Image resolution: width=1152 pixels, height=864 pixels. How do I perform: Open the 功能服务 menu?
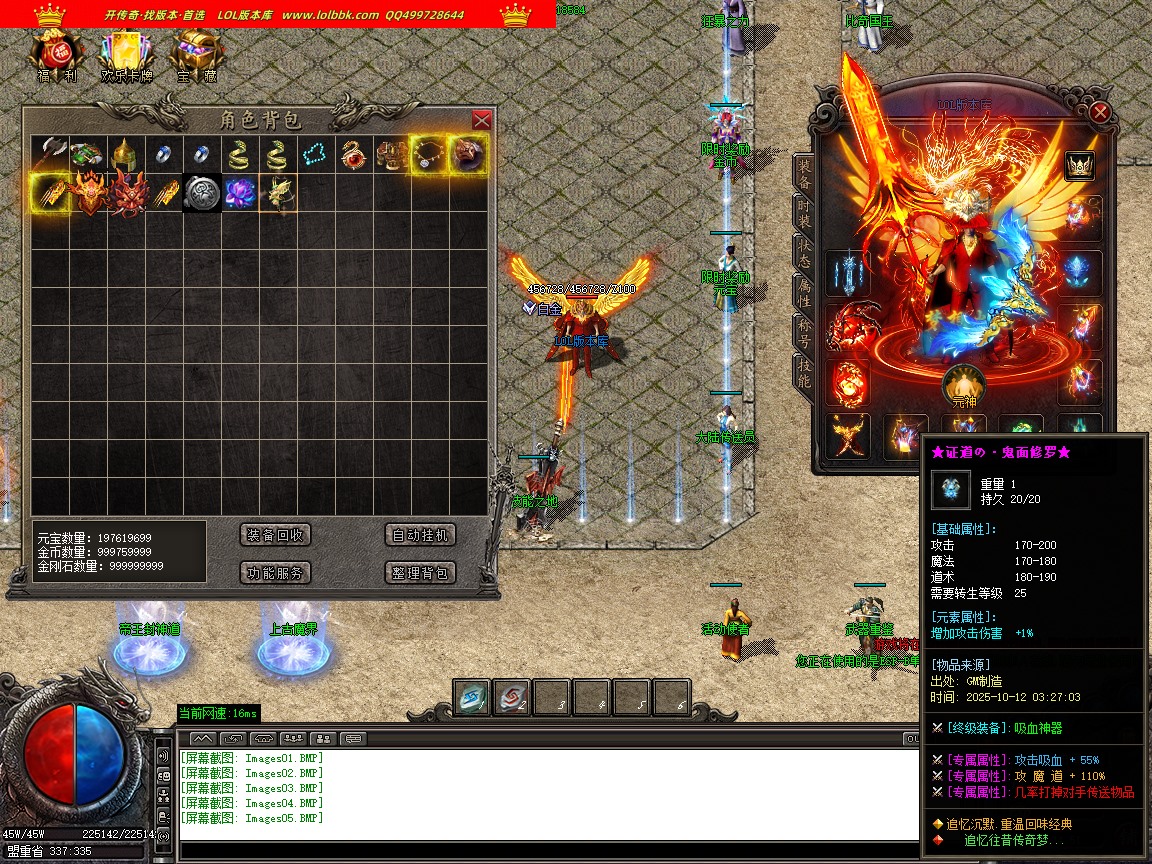(276, 573)
